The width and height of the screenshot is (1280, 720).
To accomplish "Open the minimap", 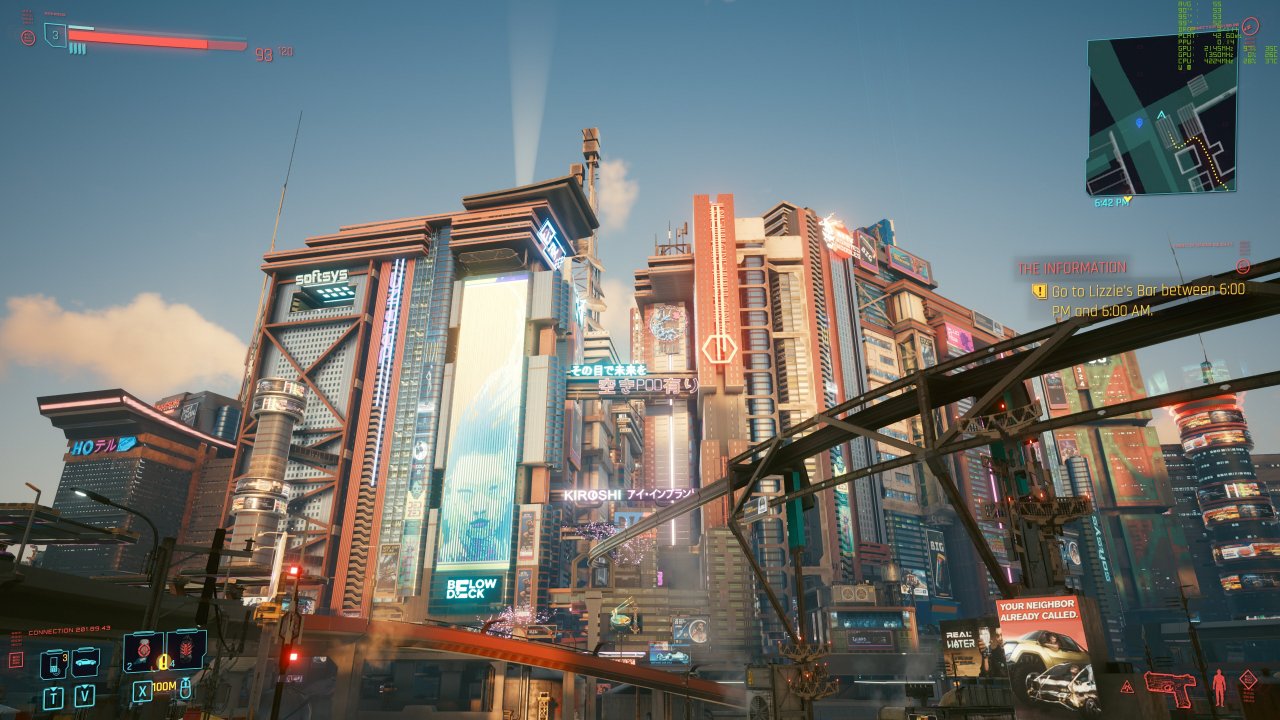I will click(x=1161, y=115).
